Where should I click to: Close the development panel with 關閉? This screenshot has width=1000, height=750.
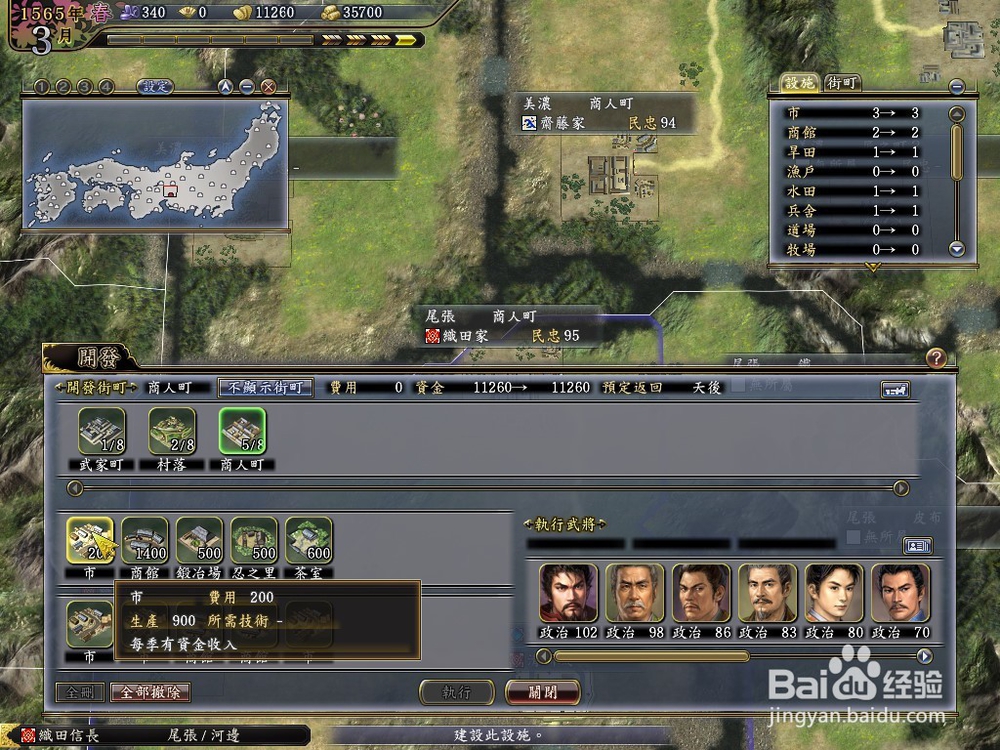click(543, 692)
